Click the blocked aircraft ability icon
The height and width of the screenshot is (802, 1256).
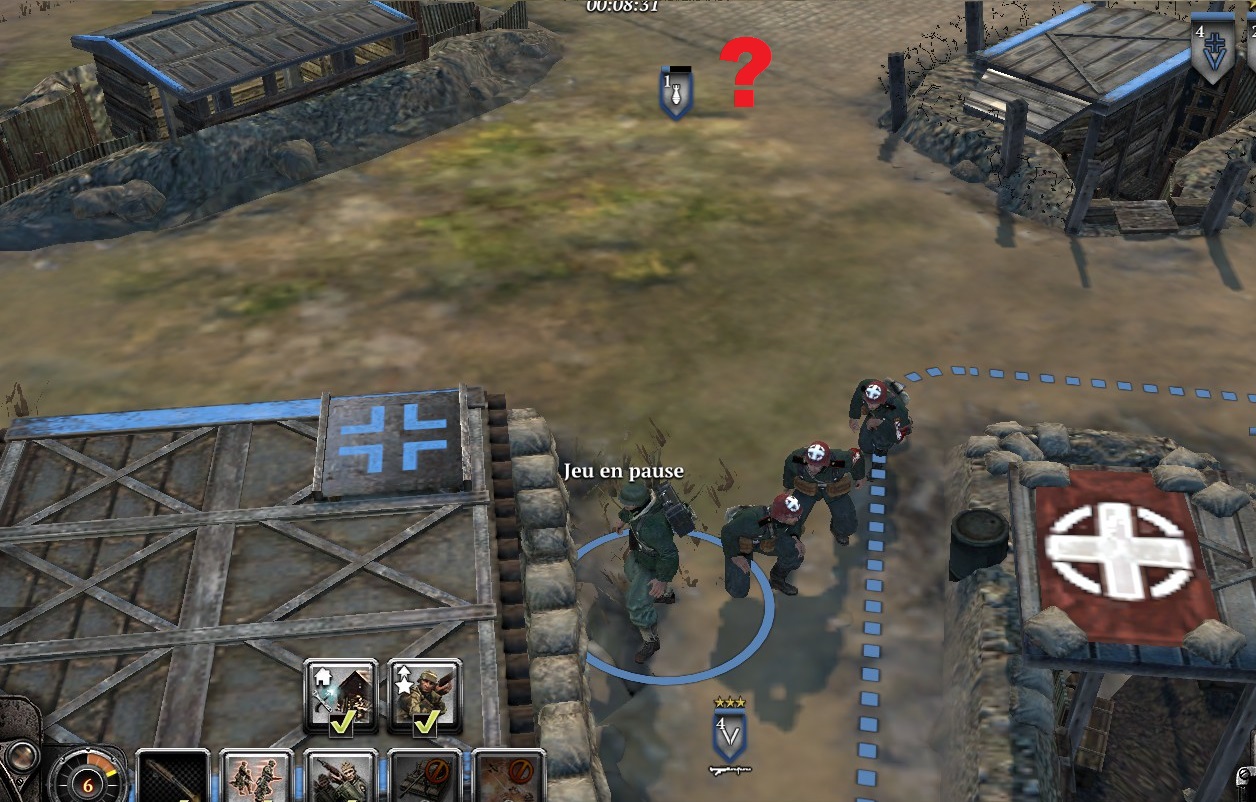click(x=508, y=778)
